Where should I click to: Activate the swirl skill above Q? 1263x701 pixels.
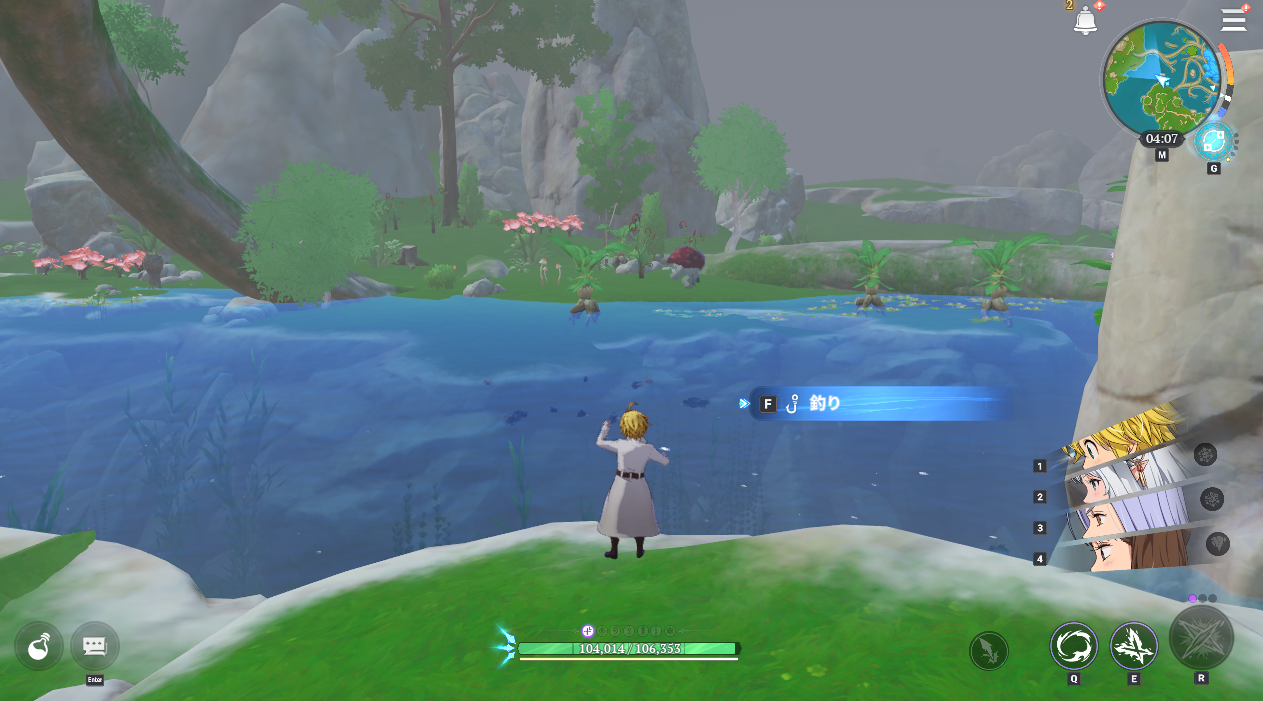pos(1073,646)
